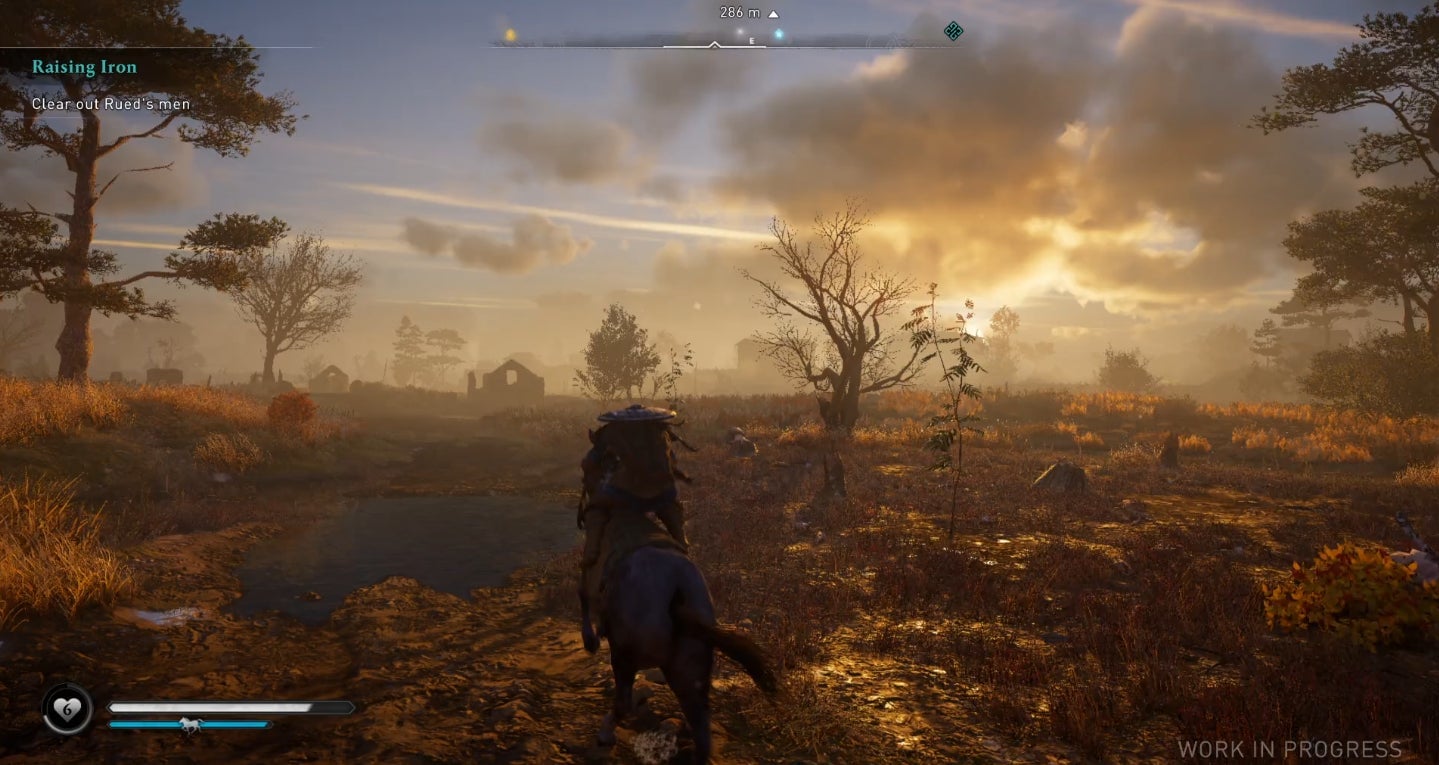The height and width of the screenshot is (765, 1439).
Task: Click the white waypoint dot on the compass
Action: [x=739, y=32]
